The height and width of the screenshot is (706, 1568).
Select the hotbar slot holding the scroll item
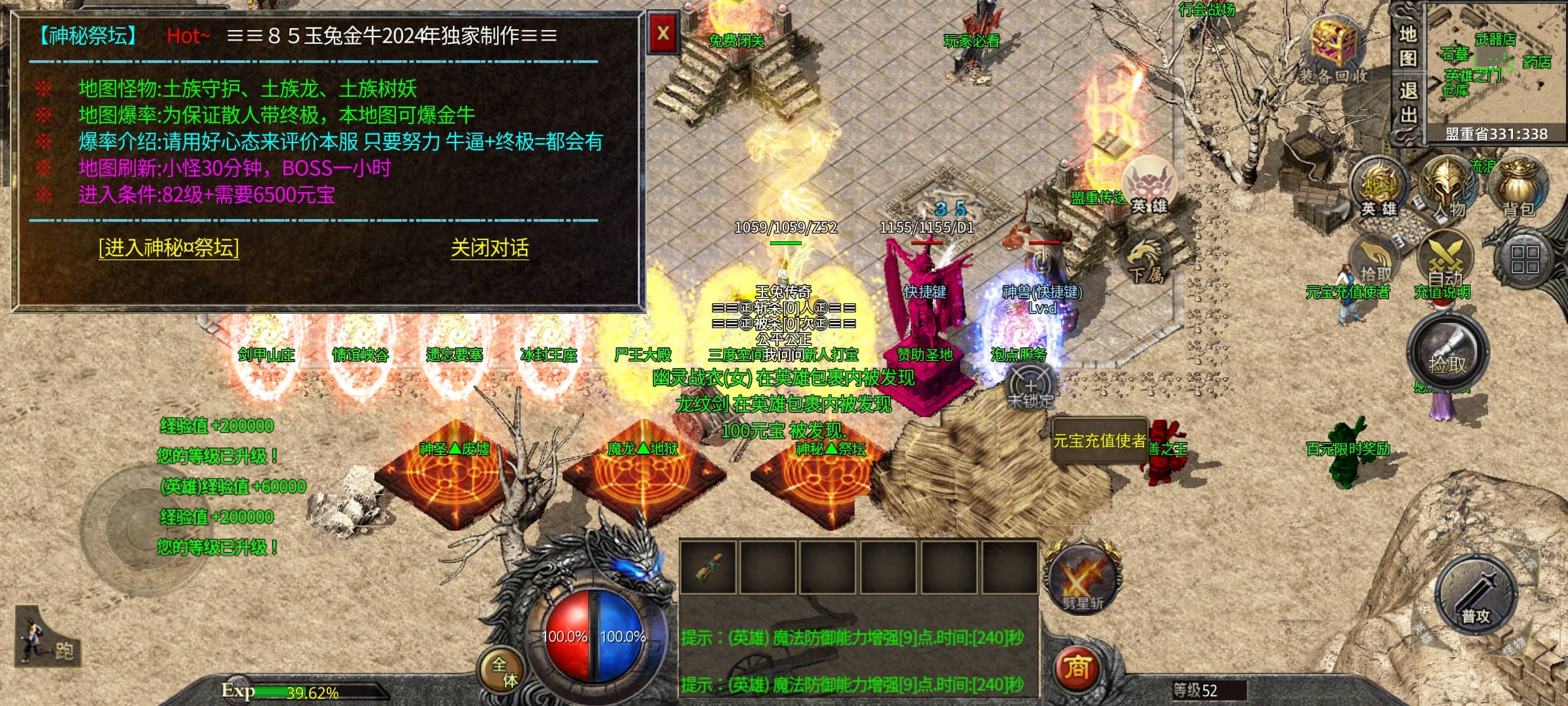tap(708, 566)
